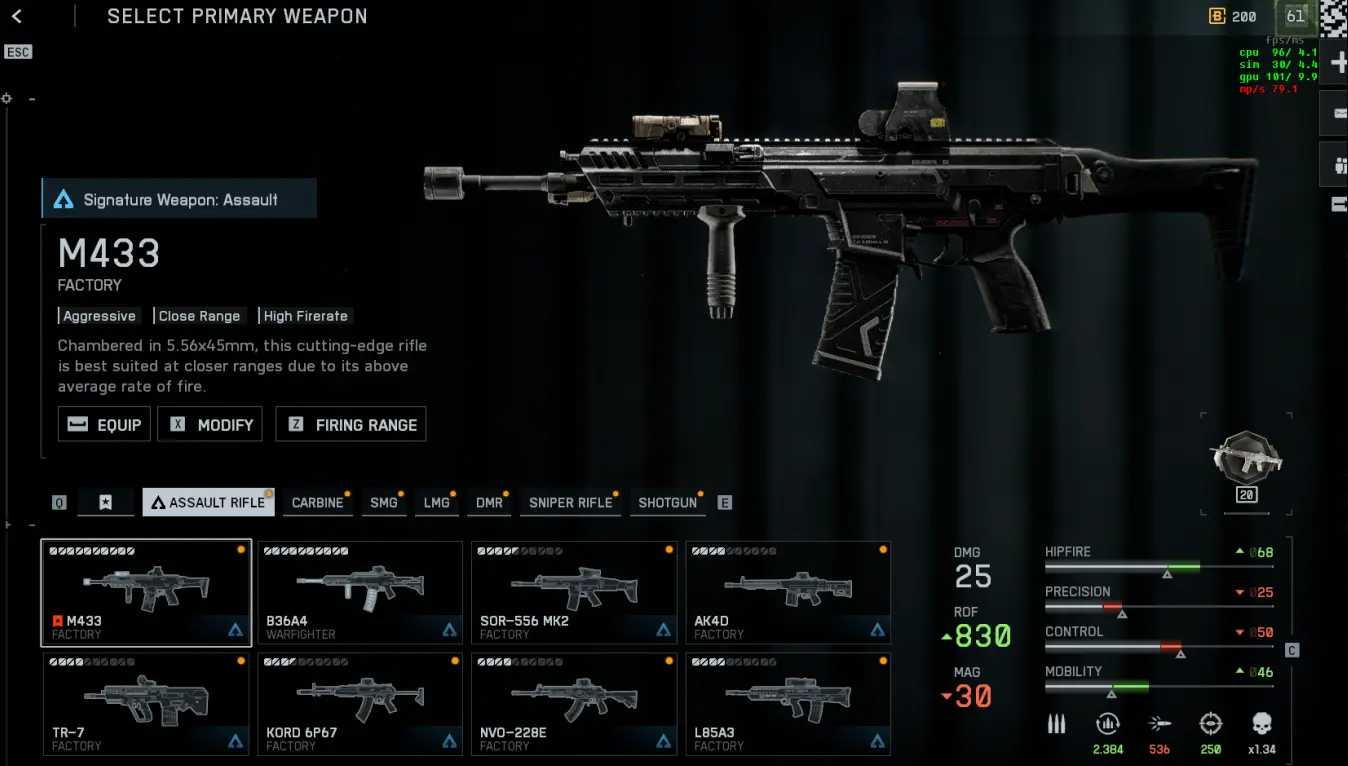Select the LMG category tab
1348x766 pixels.
(436, 502)
